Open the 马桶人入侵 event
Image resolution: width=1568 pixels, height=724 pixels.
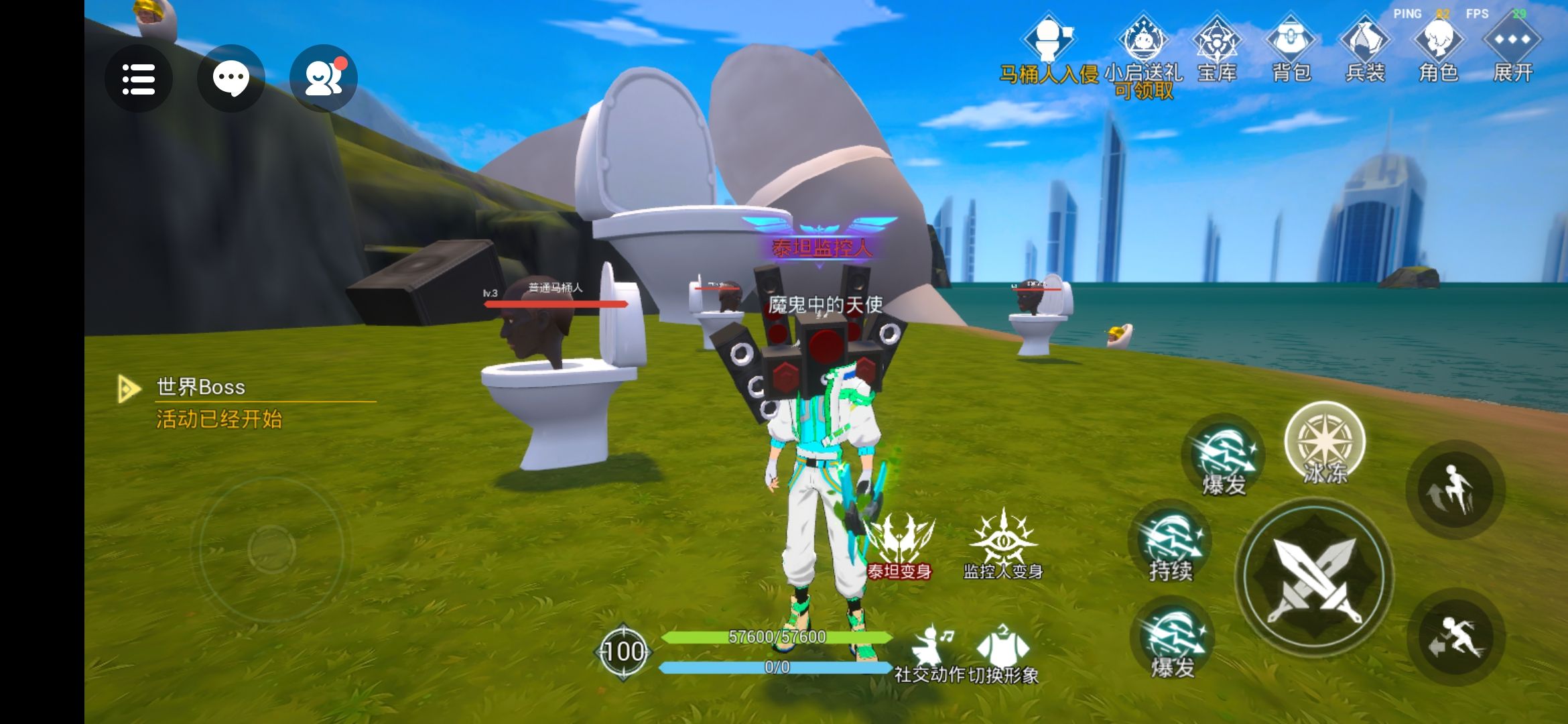[x=1049, y=50]
